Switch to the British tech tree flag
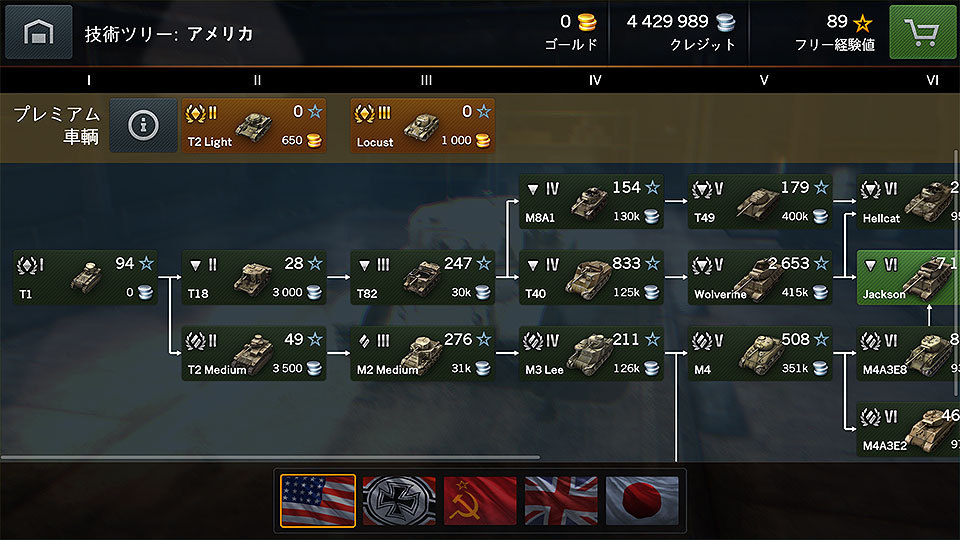The width and height of the screenshot is (960, 540). pyautogui.click(x=561, y=500)
